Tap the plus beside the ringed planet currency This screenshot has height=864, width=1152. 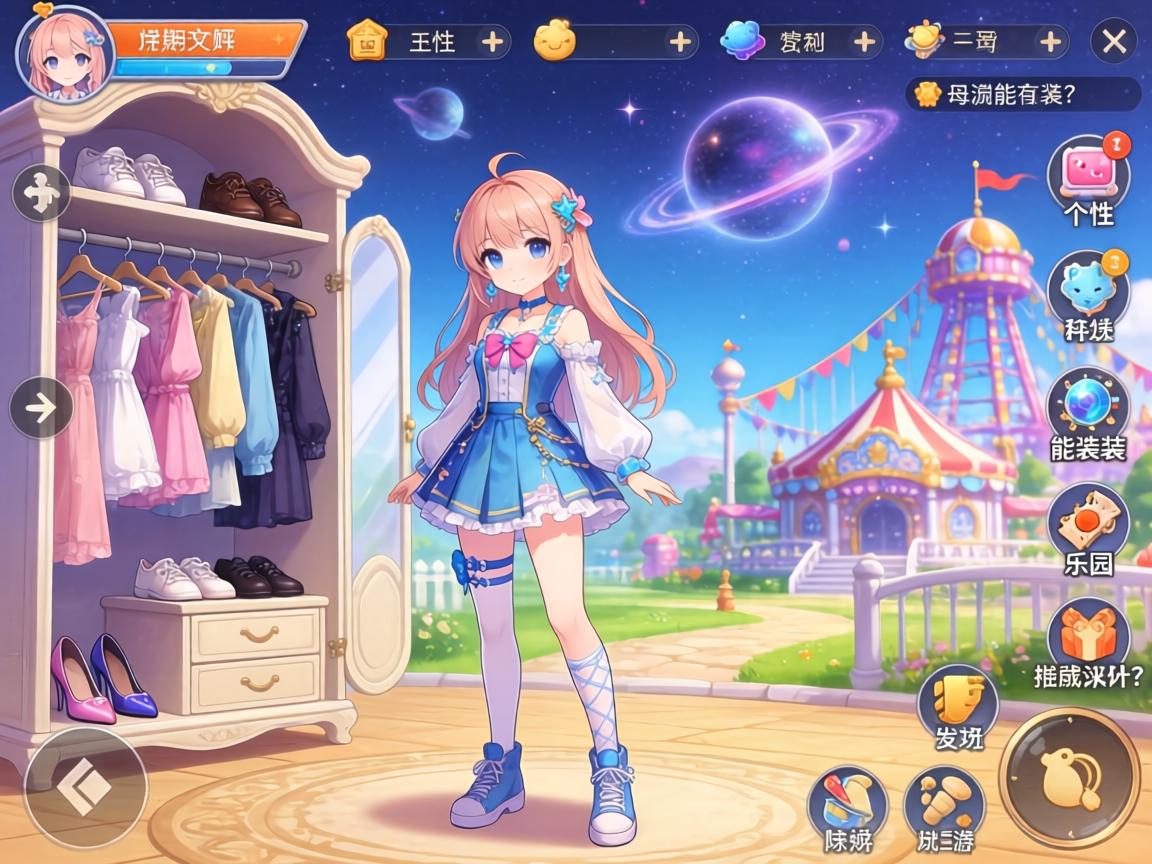coord(1050,42)
